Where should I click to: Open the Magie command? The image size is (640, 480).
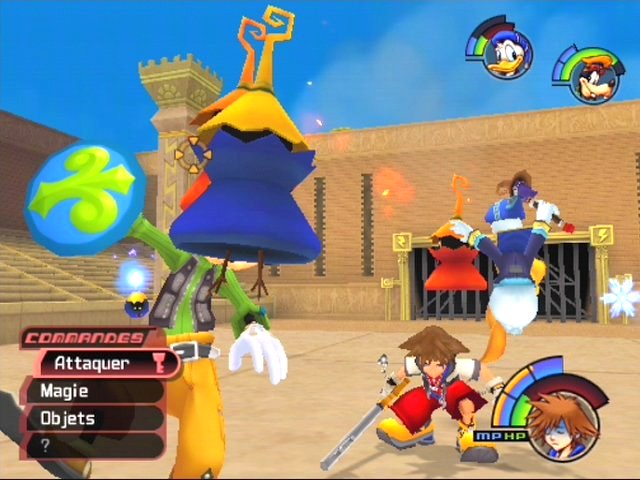click(x=90, y=392)
